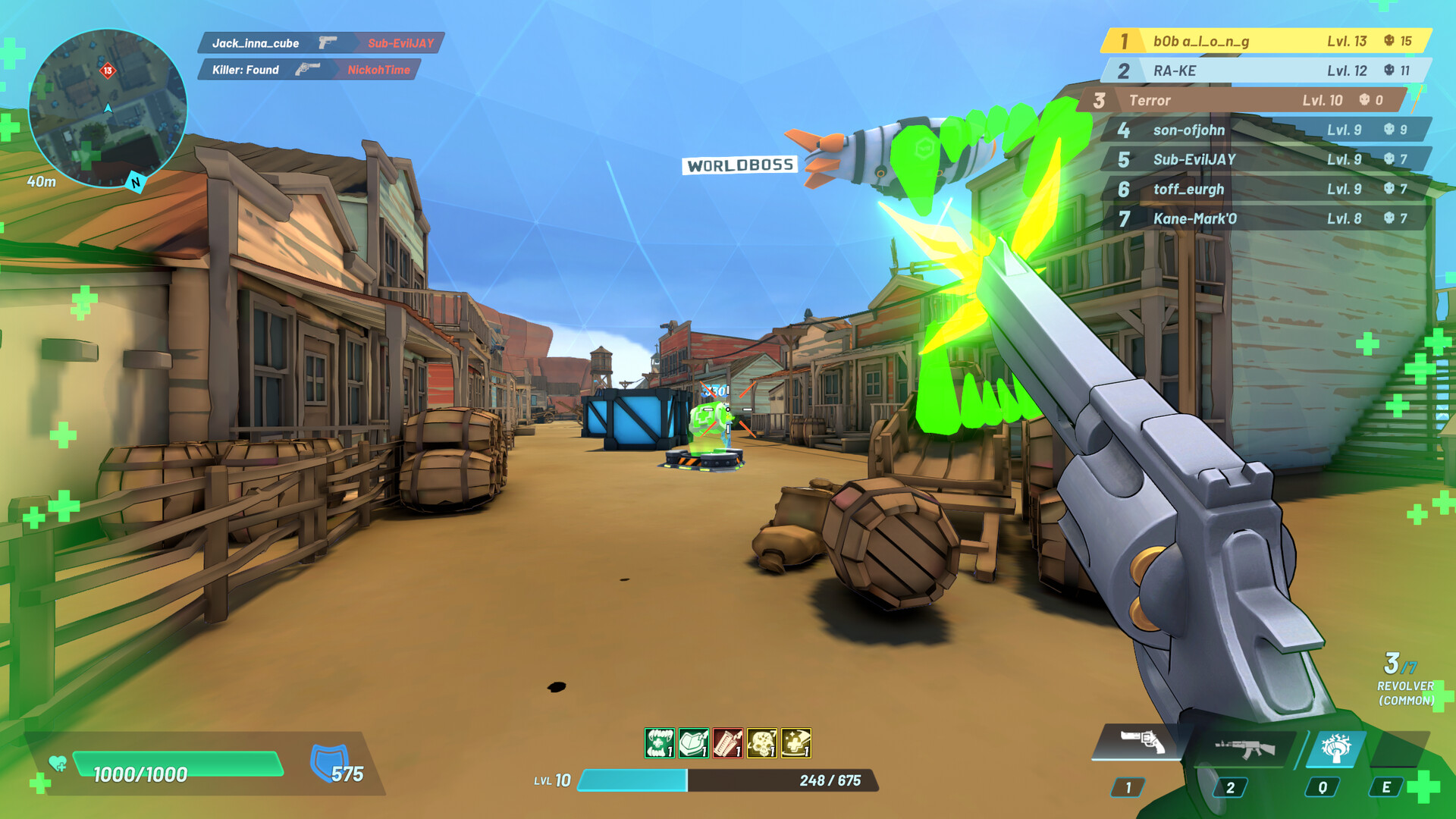This screenshot has height=819, width=1456.
Task: Click the green shield buff icon
Action: pyautogui.click(x=693, y=743)
